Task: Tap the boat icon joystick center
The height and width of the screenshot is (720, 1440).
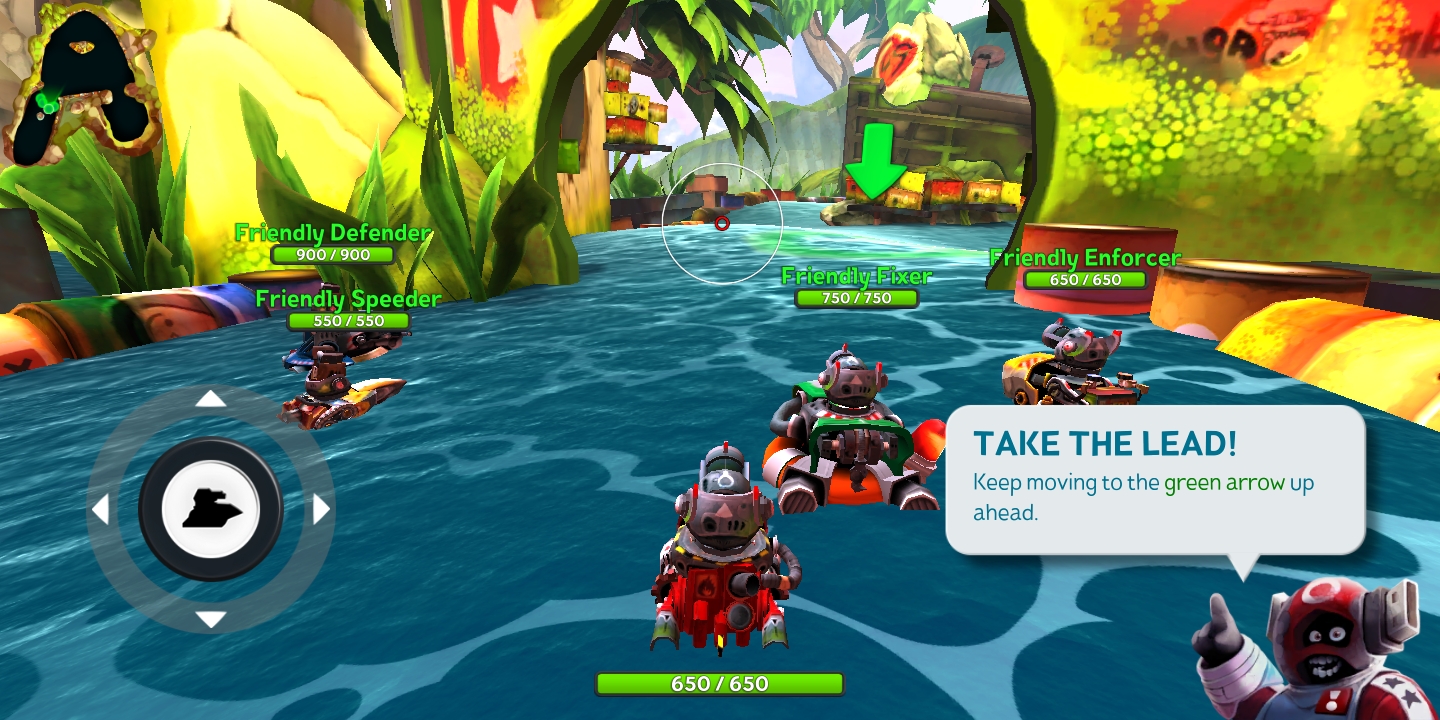Action: (x=211, y=510)
